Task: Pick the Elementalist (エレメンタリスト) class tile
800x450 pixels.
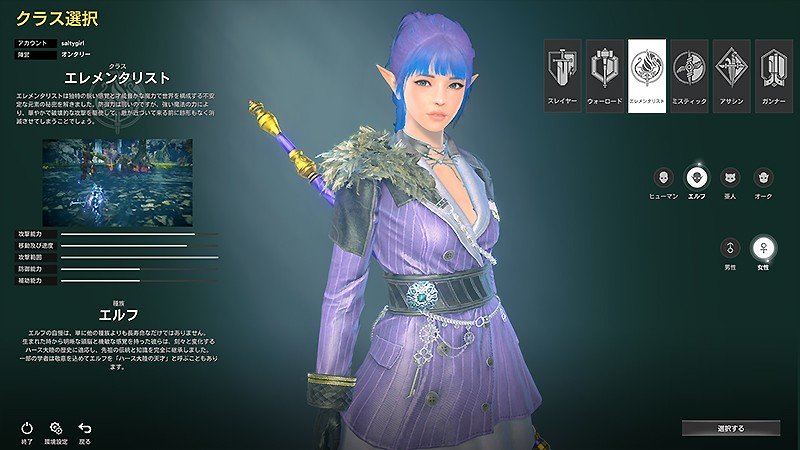Action: tap(647, 76)
